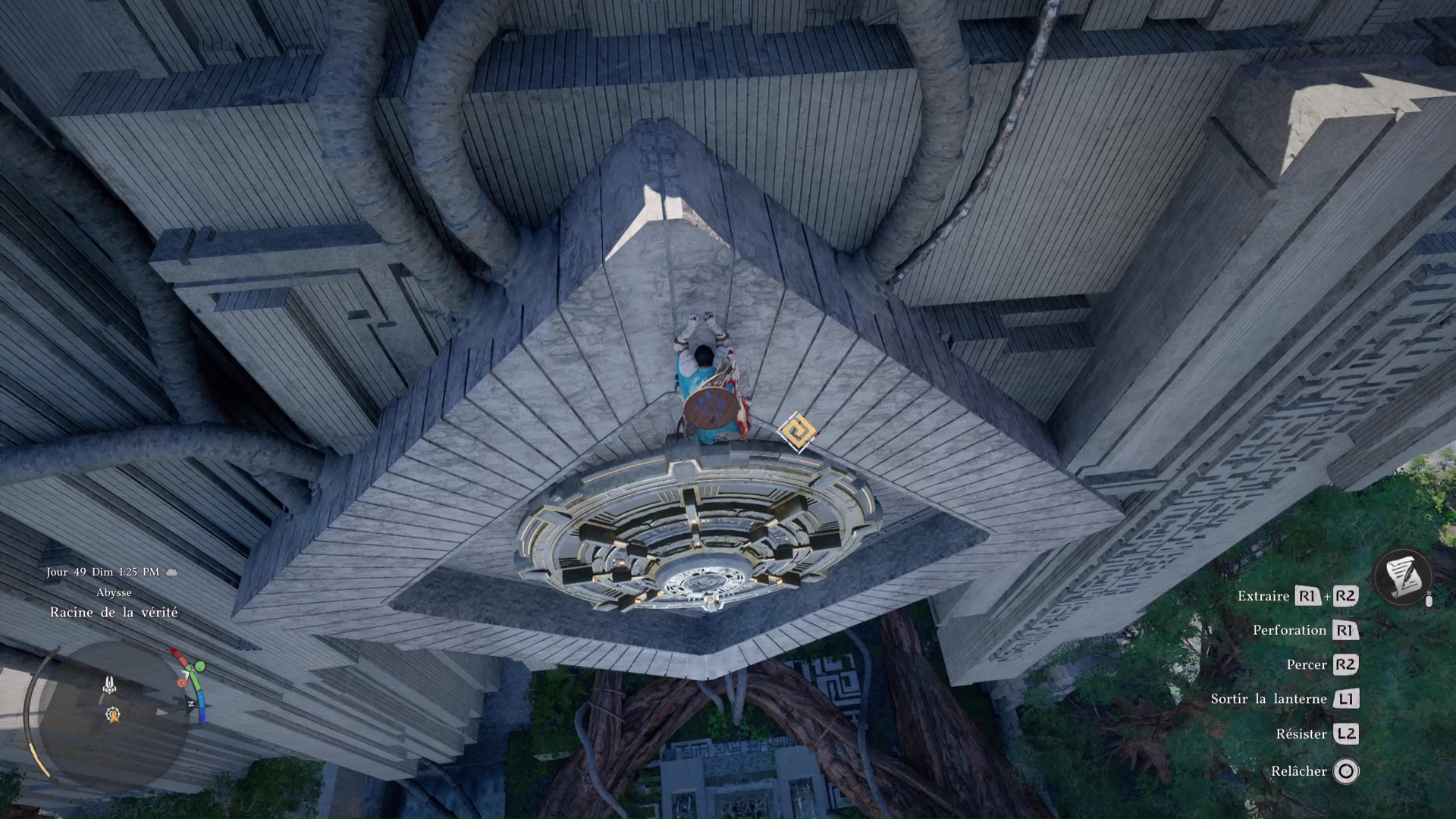The height and width of the screenshot is (819, 1456).
Task: Select the white tower marker on the minimap
Action: pos(110,686)
